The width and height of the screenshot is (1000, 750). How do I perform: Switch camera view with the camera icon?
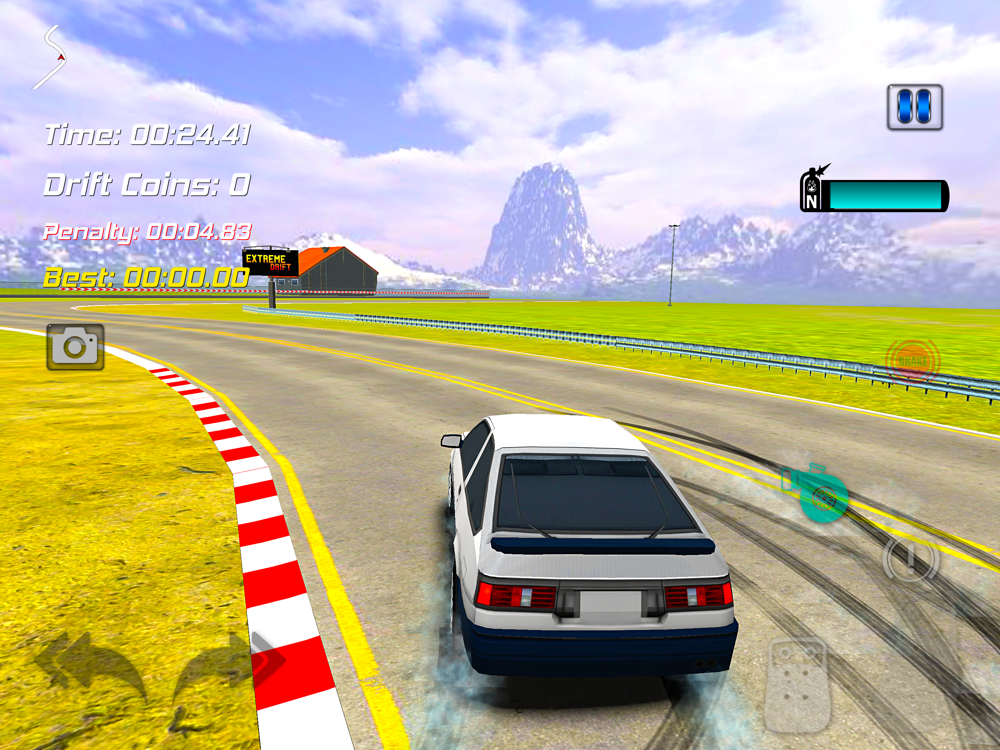coord(75,347)
